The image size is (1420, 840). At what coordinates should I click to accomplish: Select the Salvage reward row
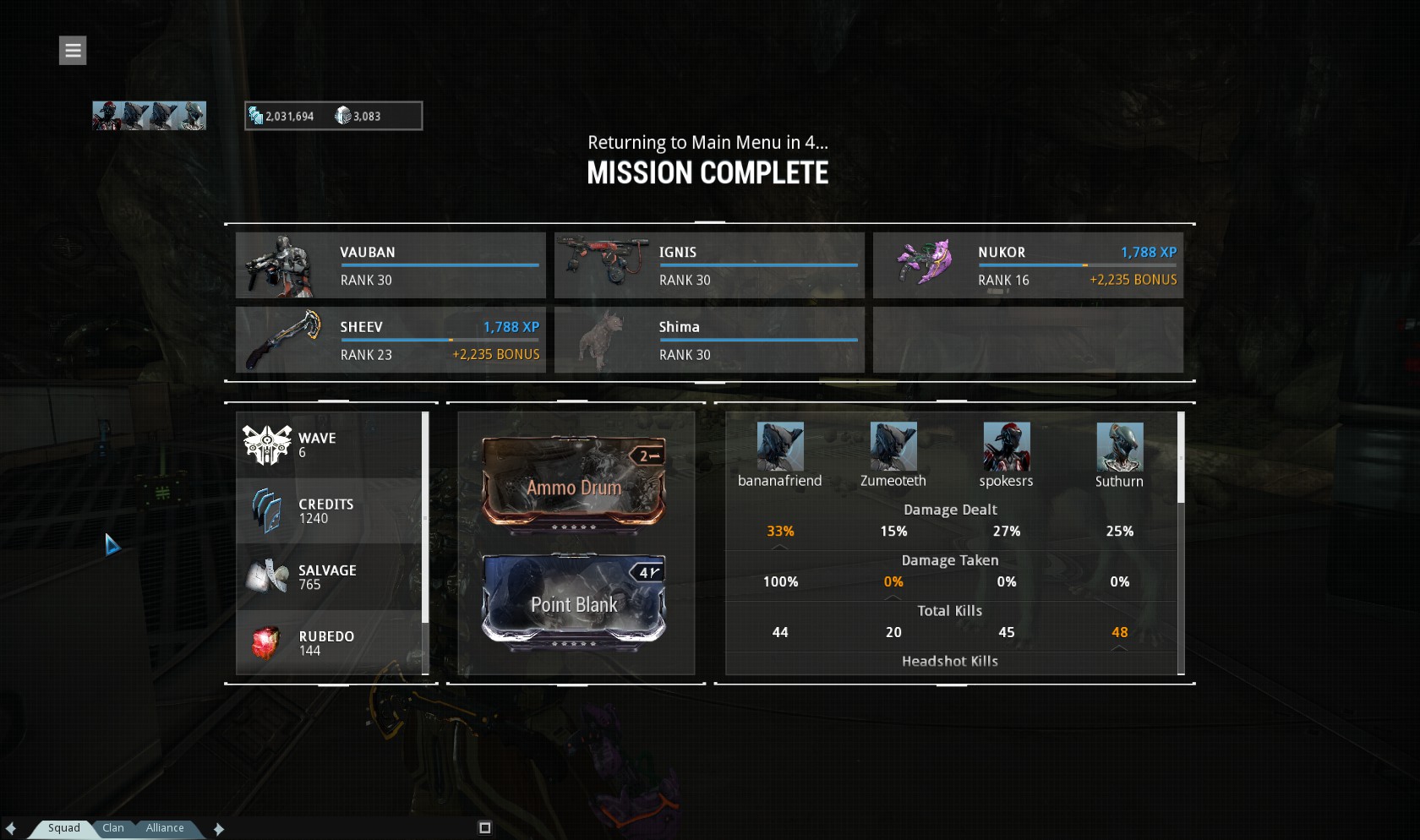pos(330,577)
